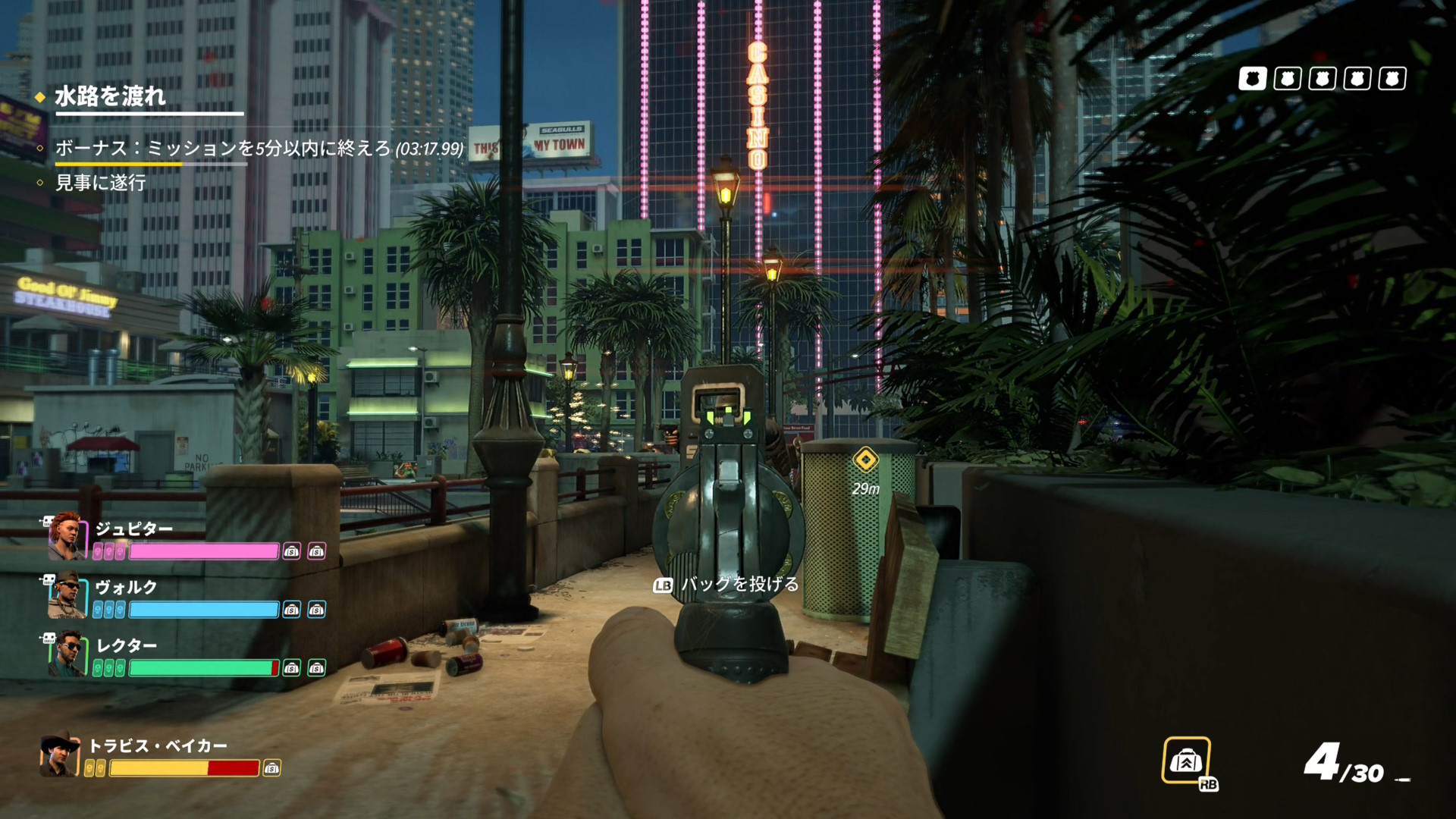Click トラビス・ベイカー's player portrait
Image resolution: width=1456 pixels, height=819 pixels.
point(60,754)
